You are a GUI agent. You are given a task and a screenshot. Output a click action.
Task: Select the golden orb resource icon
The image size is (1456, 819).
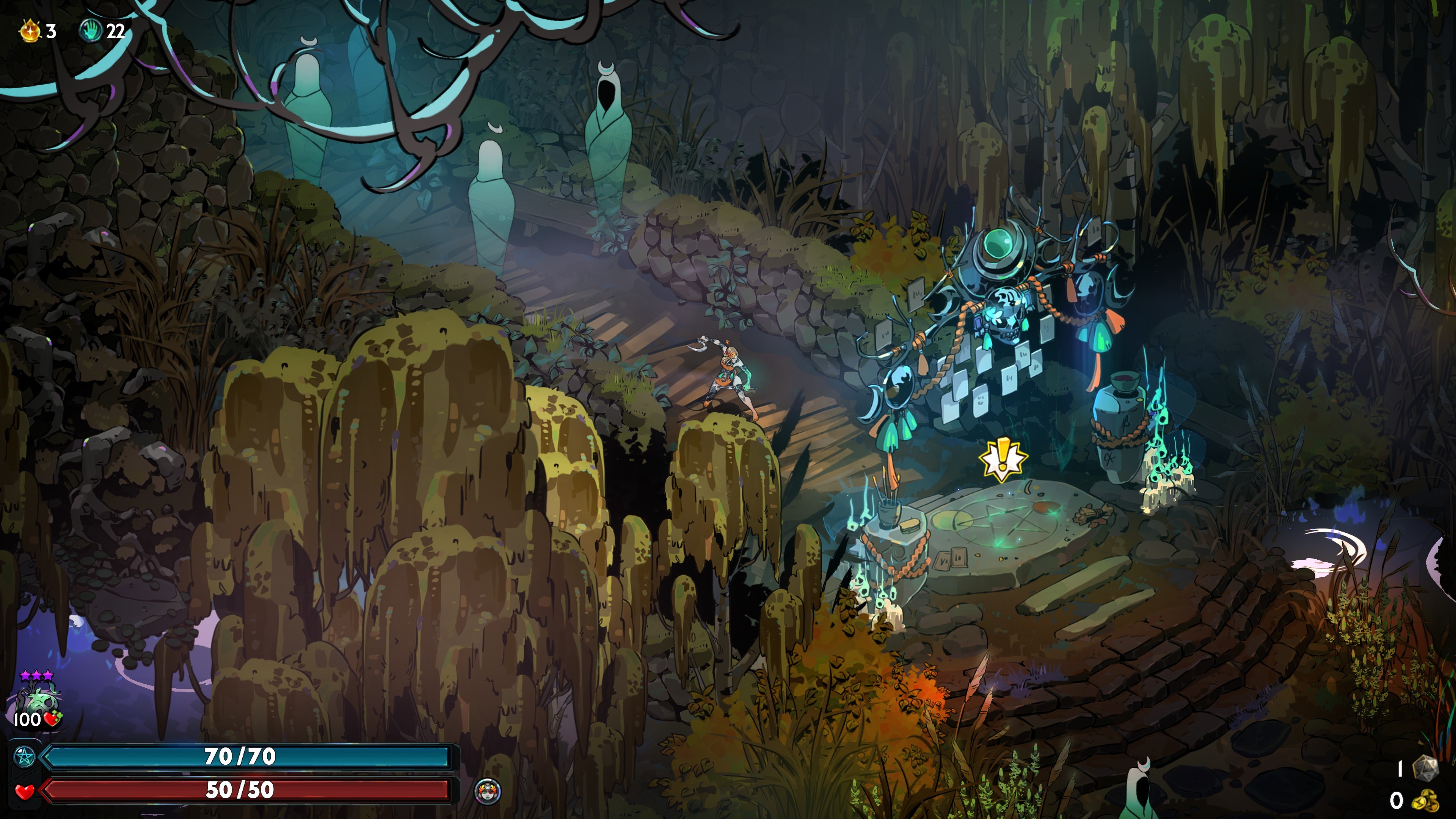pyautogui.click(x=30, y=30)
